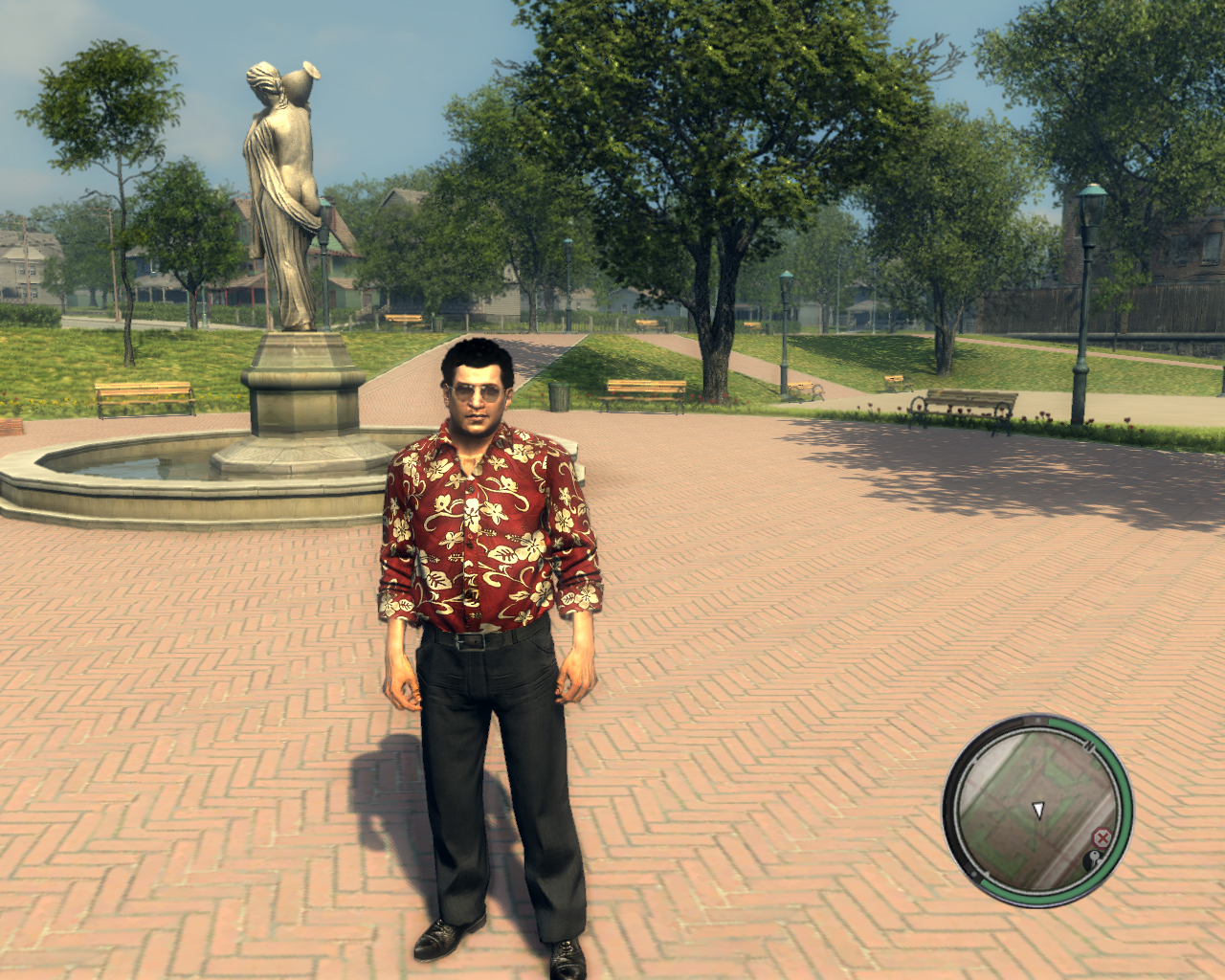Click the N compass marker on minimap rim

click(x=1089, y=745)
